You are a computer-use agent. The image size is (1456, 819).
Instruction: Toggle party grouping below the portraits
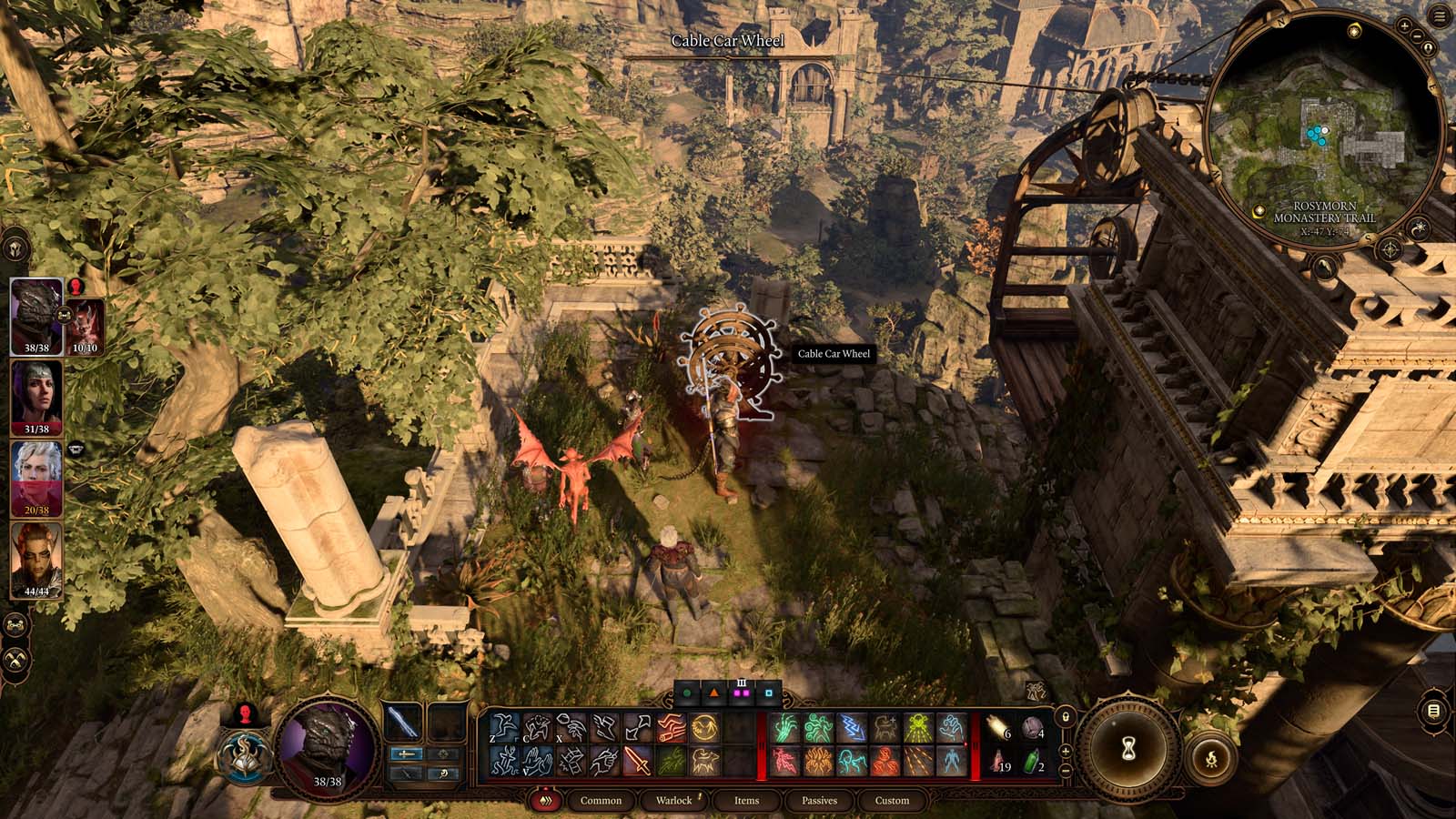tap(15, 624)
